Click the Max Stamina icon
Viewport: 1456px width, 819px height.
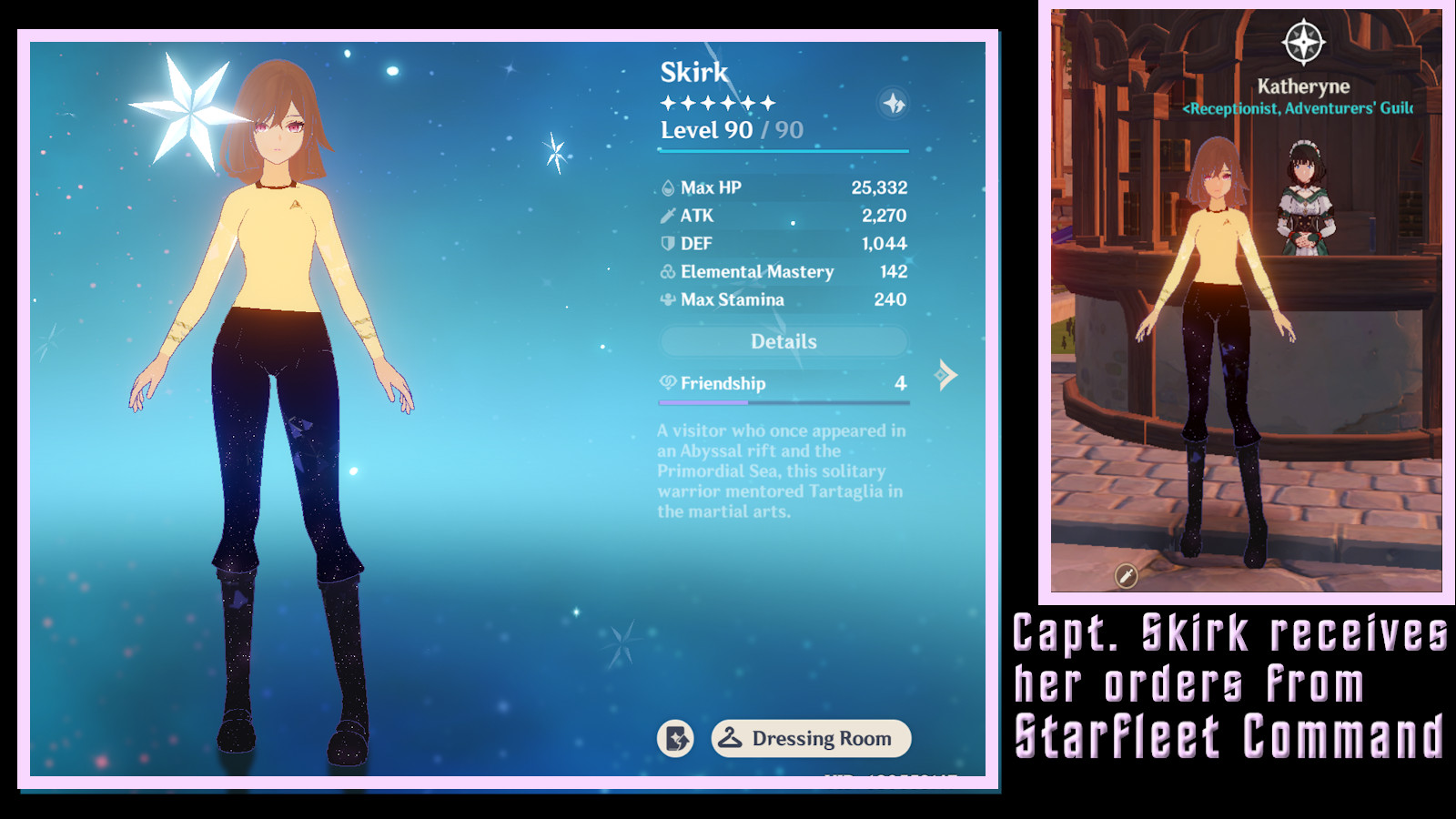pyautogui.click(x=670, y=298)
